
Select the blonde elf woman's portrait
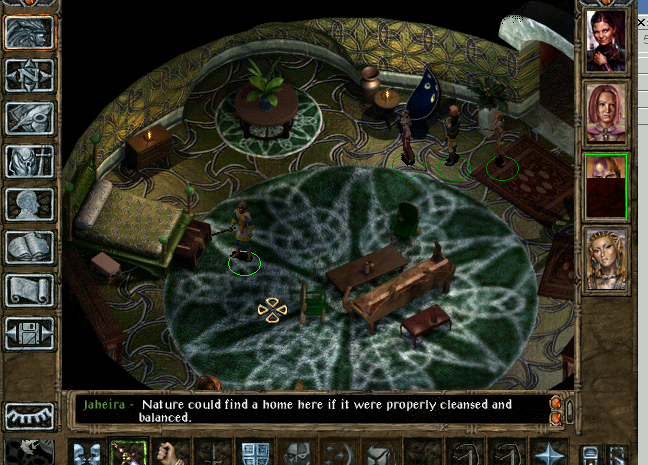click(606, 258)
